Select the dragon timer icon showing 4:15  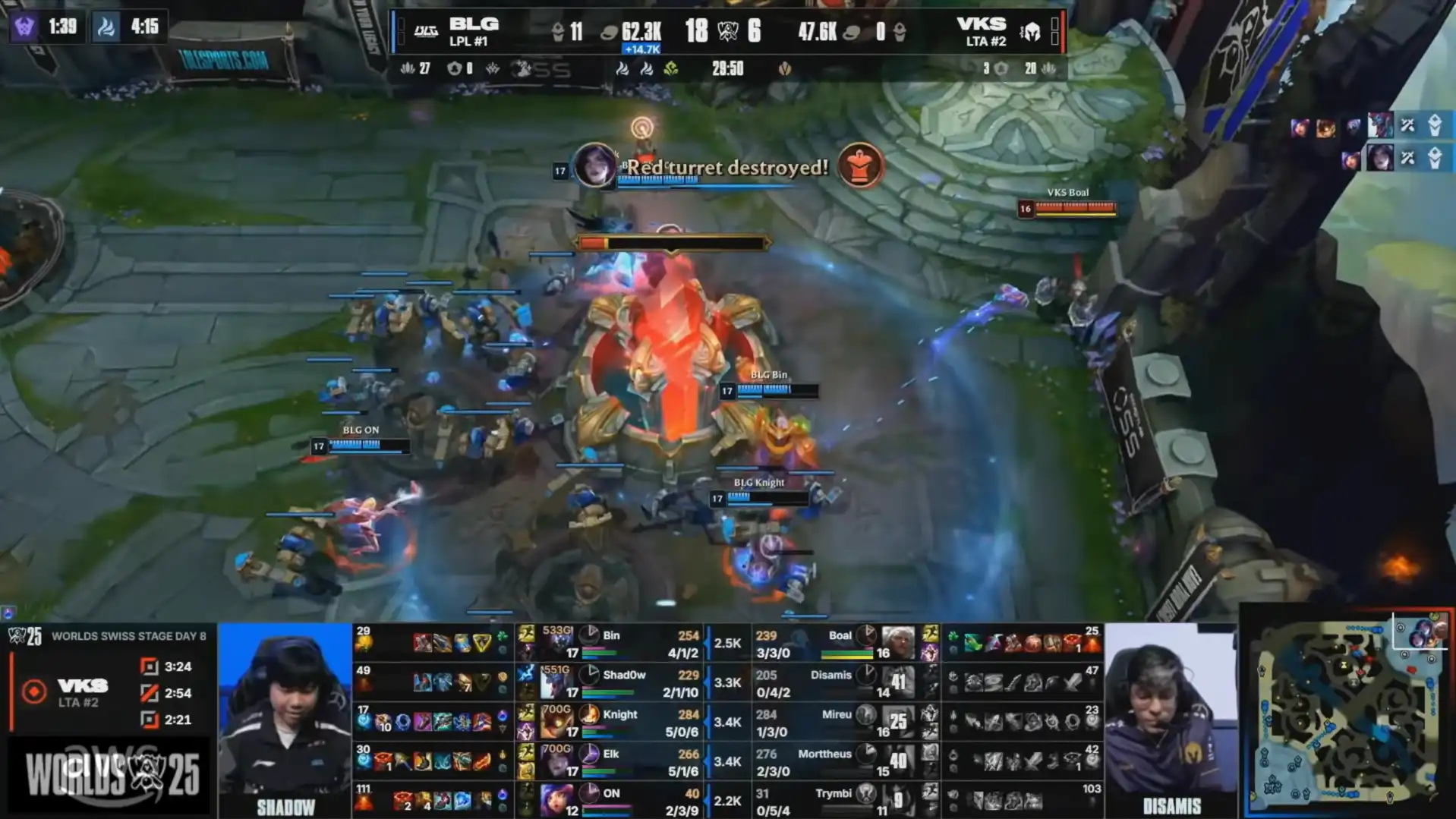tap(106, 27)
